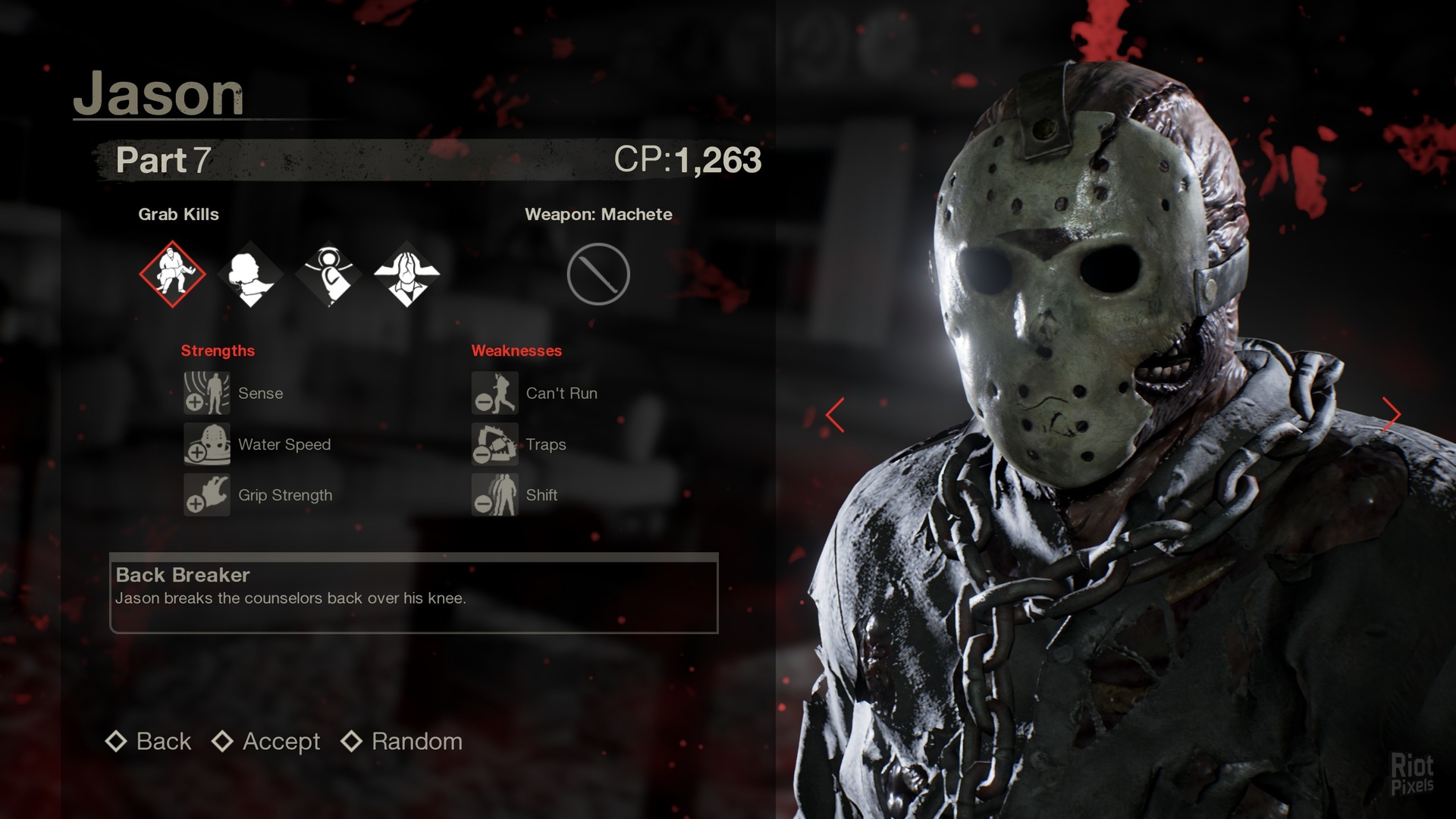Viewport: 1456px width, 819px height.
Task: Click the Traps weakness icon
Action: (494, 444)
